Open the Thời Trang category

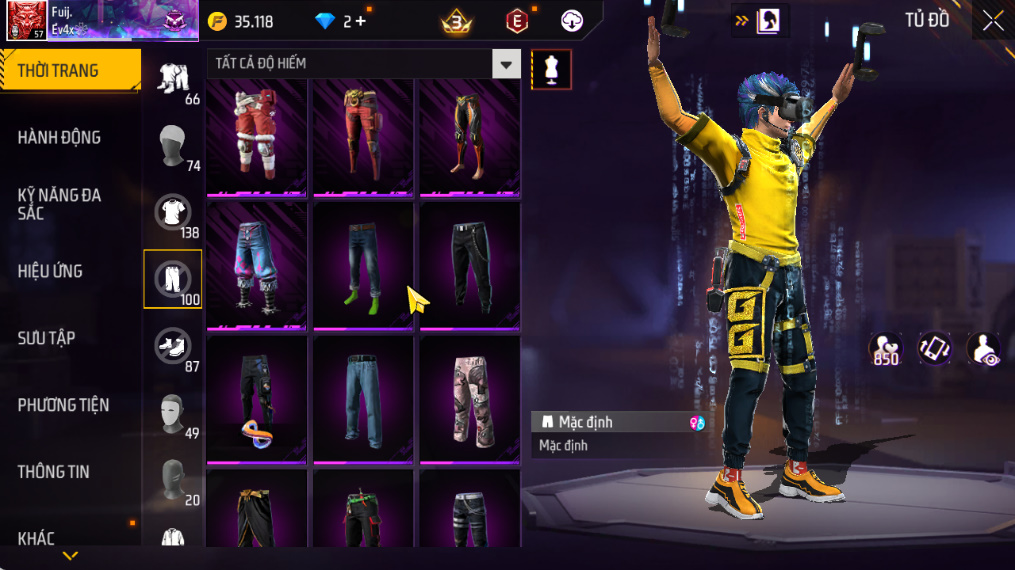pyautogui.click(x=68, y=71)
